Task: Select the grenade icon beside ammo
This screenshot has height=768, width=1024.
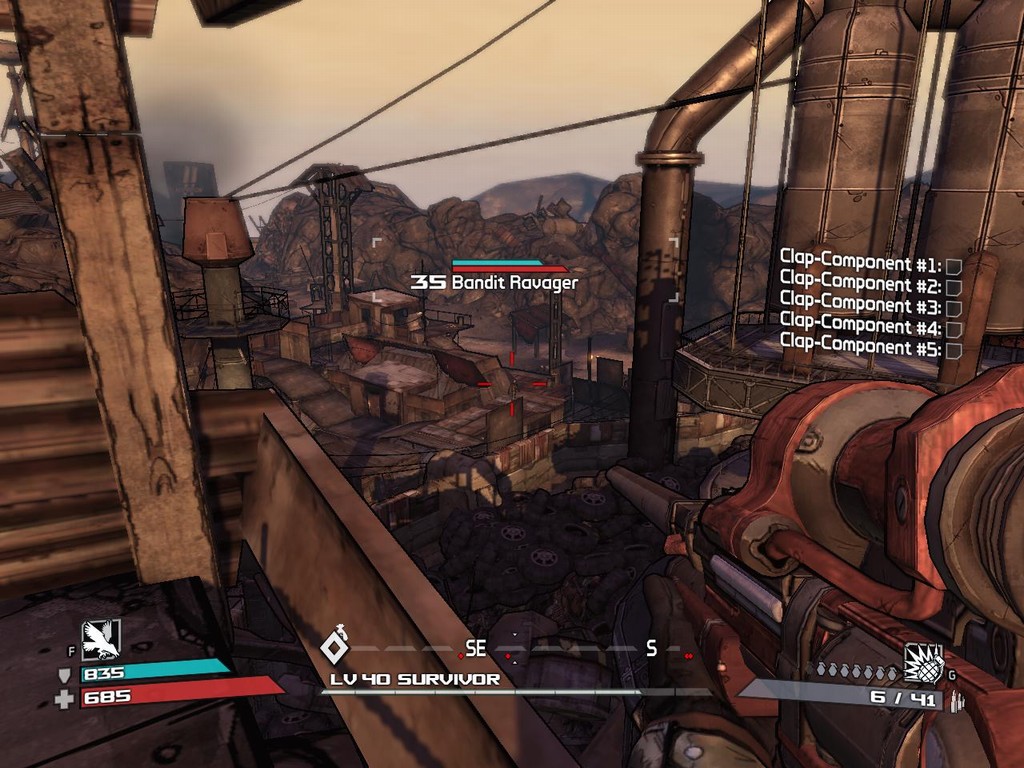Action: click(x=923, y=662)
